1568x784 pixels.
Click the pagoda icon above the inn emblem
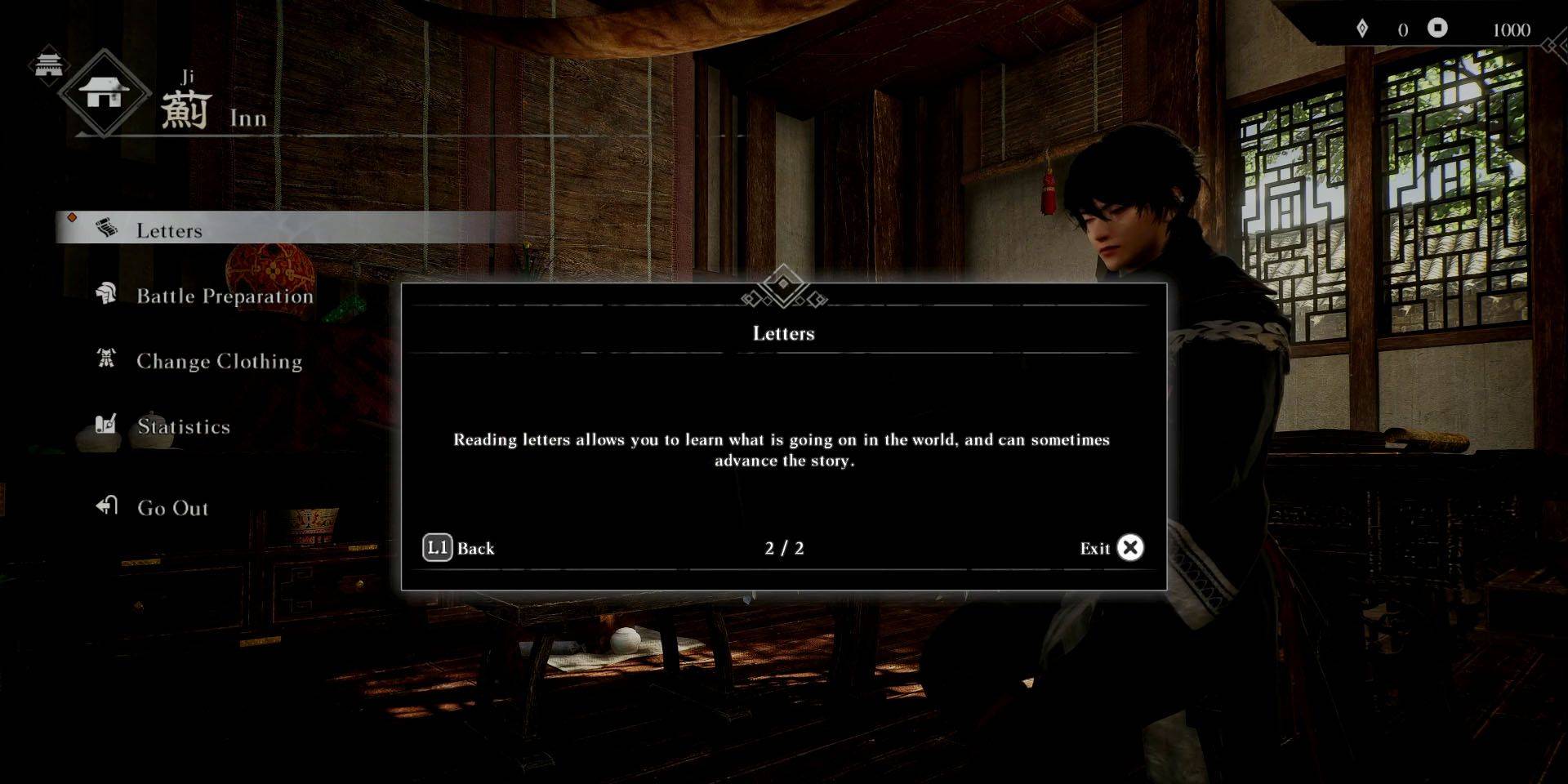49,64
